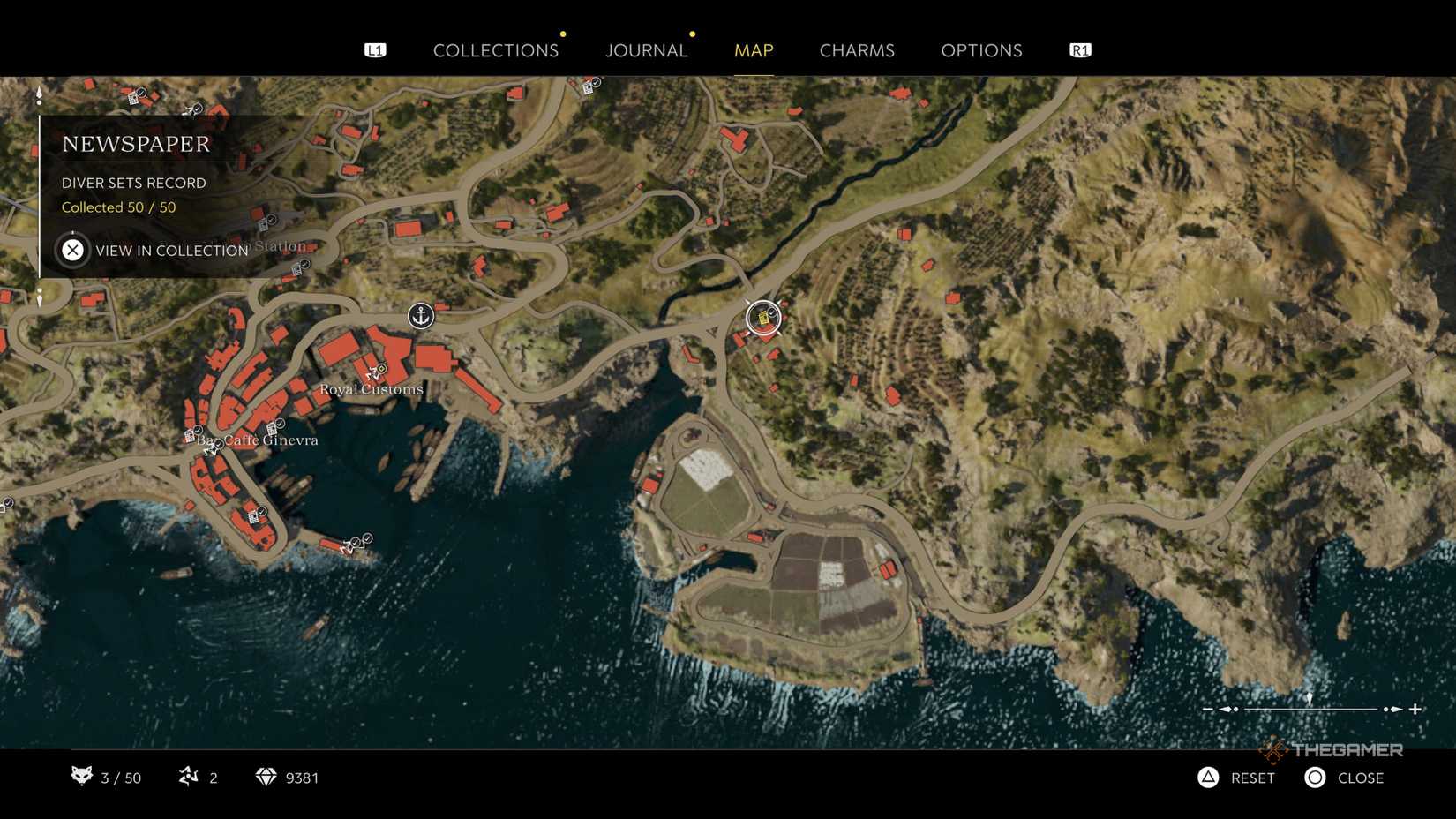Click the trinacria emblem next to the 2
The width and height of the screenshot is (1456, 819).
pos(188,778)
